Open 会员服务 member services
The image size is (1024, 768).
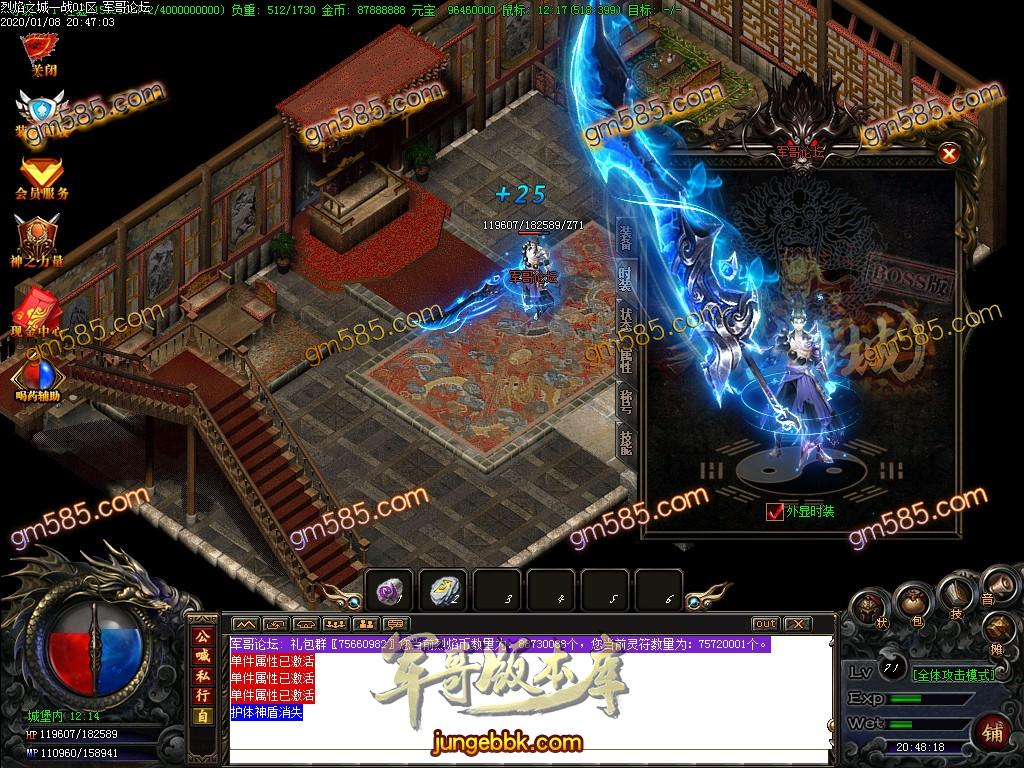pyautogui.click(x=41, y=176)
